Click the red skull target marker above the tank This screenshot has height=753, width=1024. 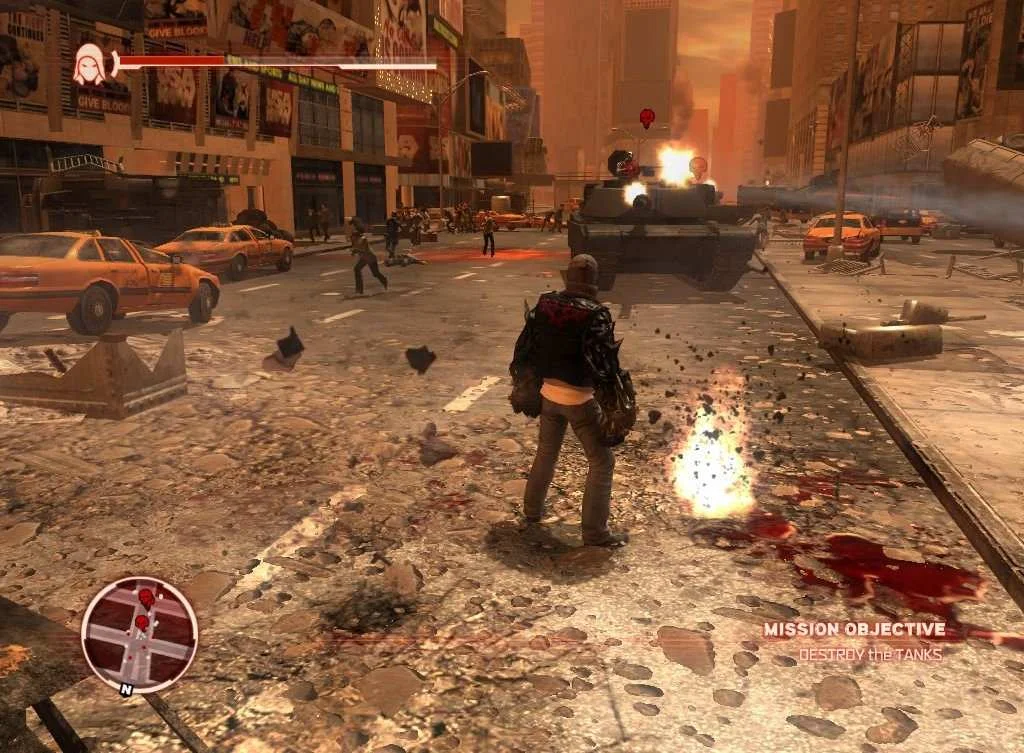click(646, 117)
